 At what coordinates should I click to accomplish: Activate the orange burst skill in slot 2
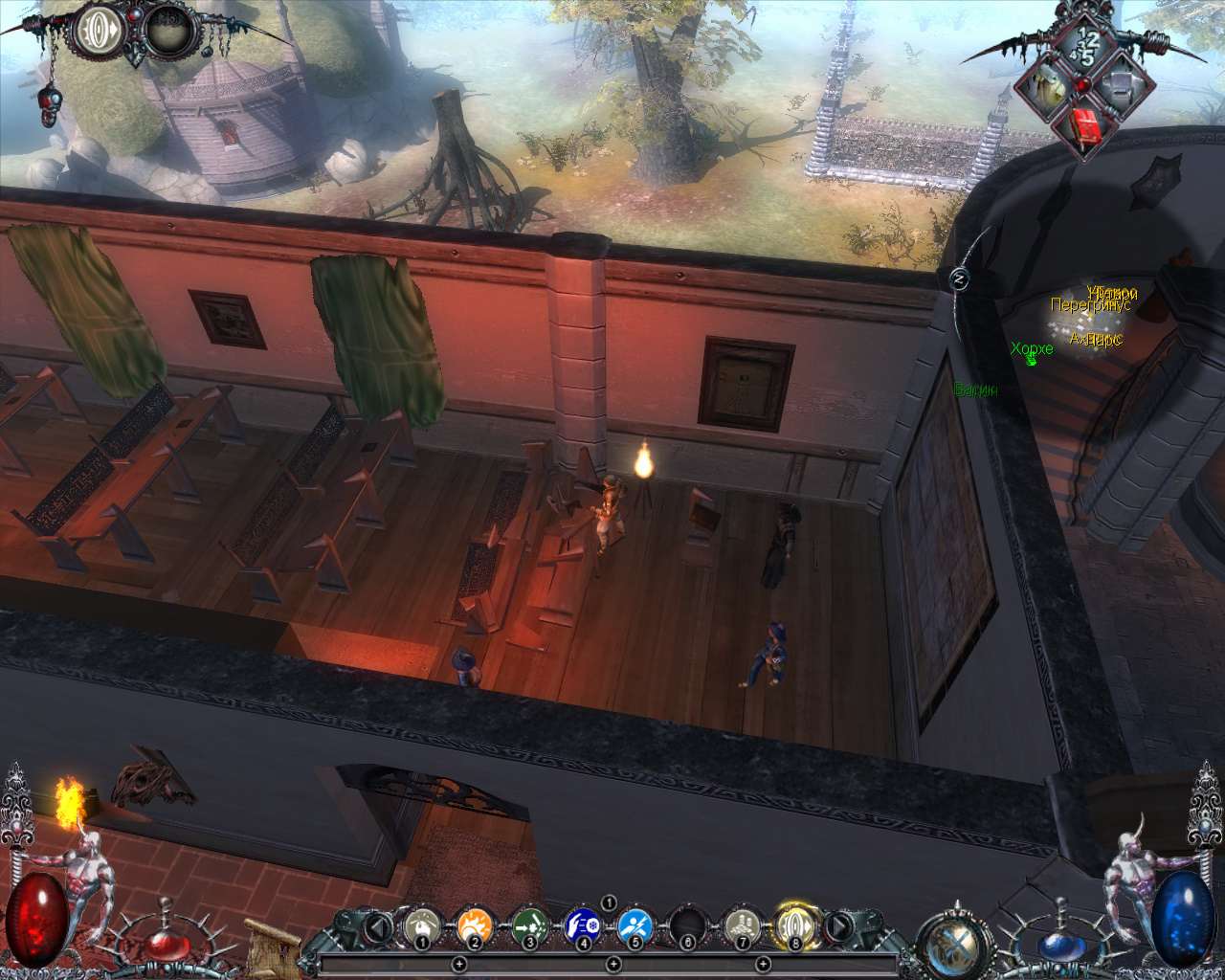tap(475, 926)
